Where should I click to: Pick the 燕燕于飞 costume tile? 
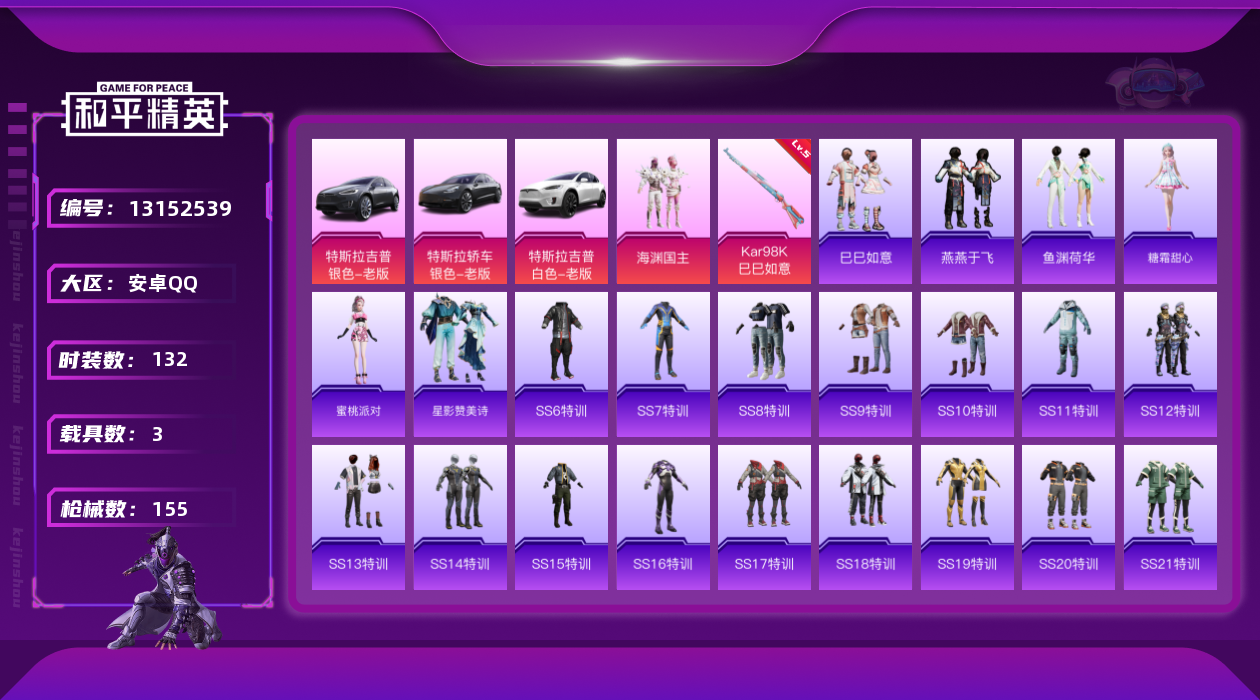coord(967,211)
